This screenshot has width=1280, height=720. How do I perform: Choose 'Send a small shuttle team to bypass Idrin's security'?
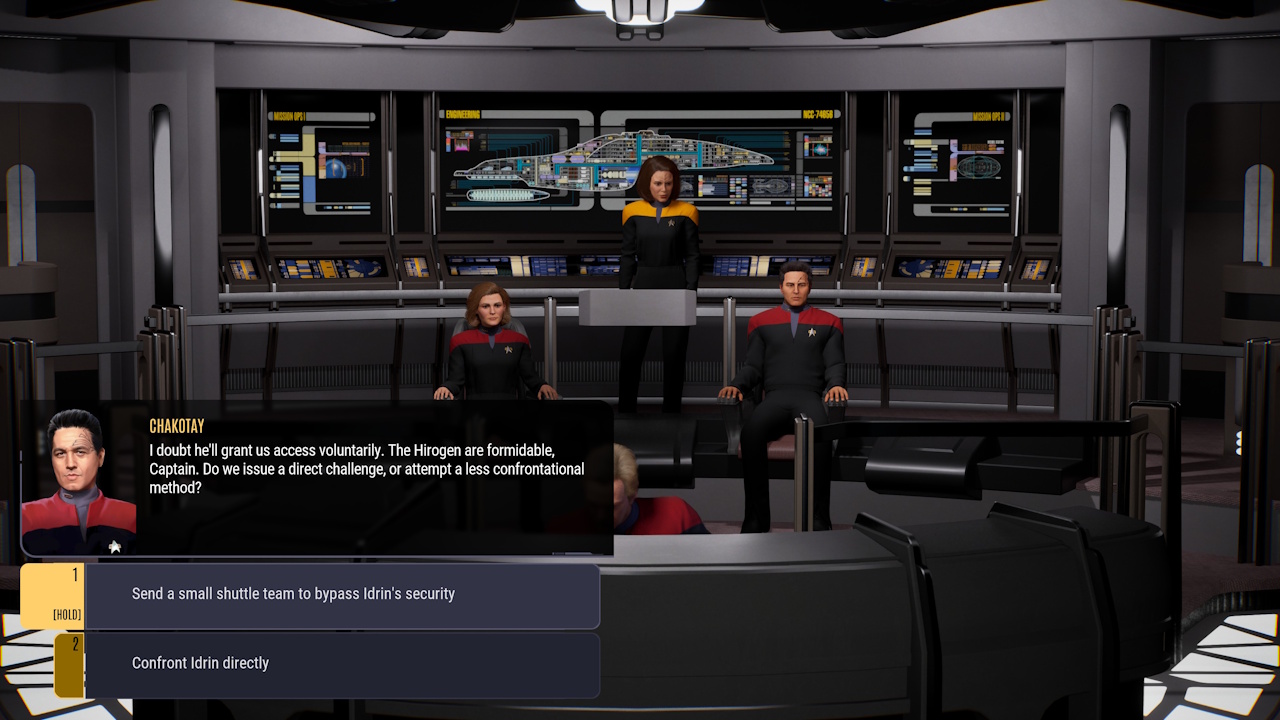[340, 593]
